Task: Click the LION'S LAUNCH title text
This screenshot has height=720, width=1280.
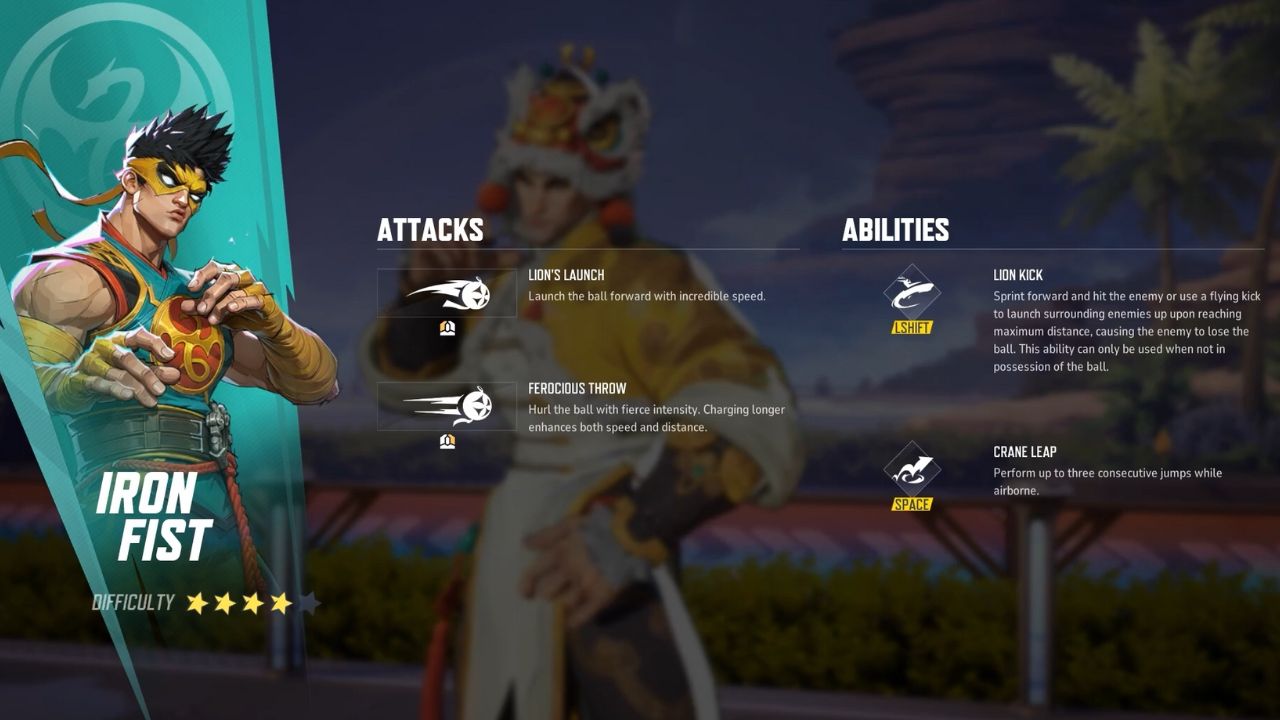Action: point(567,274)
